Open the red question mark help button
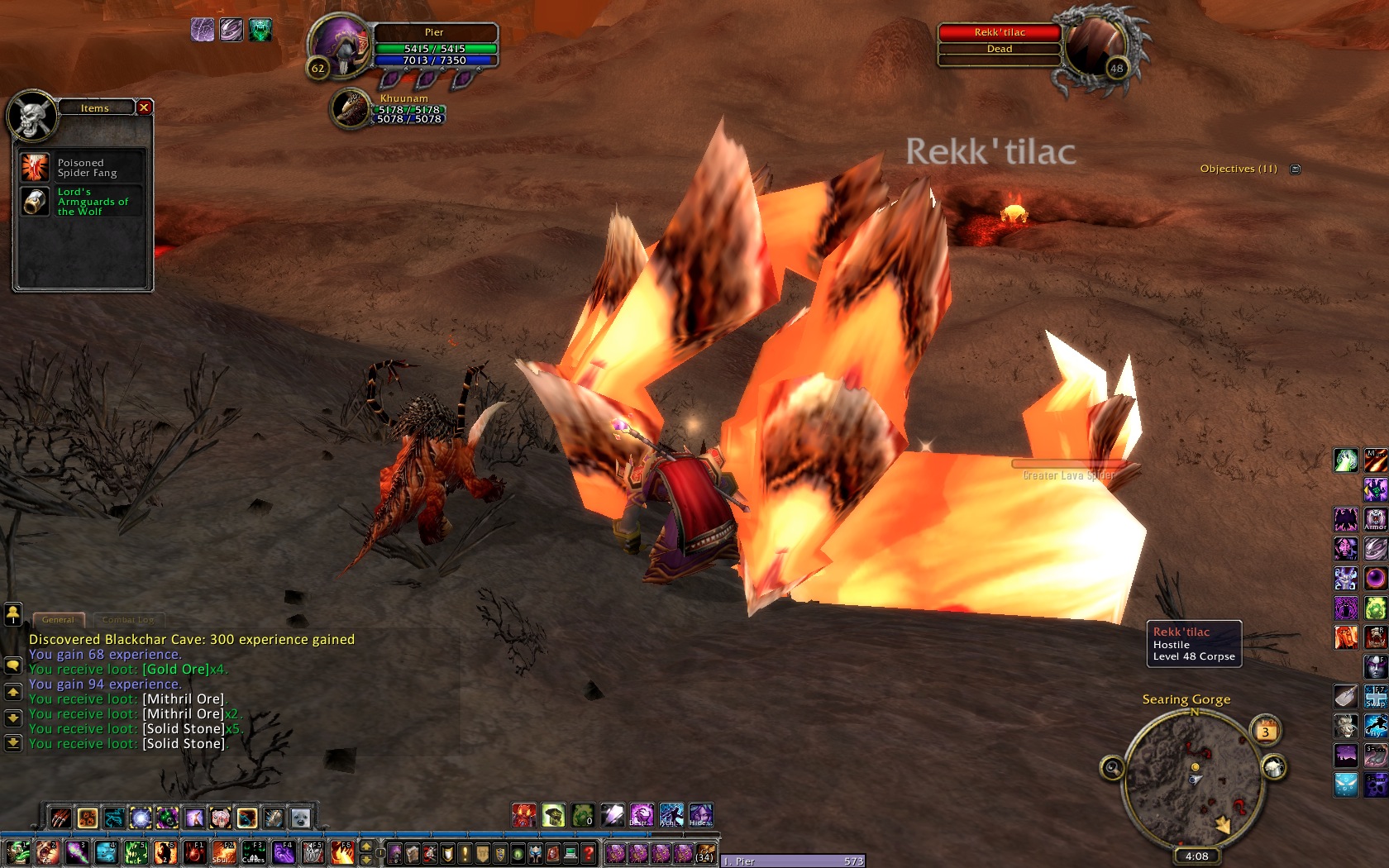 [588, 853]
